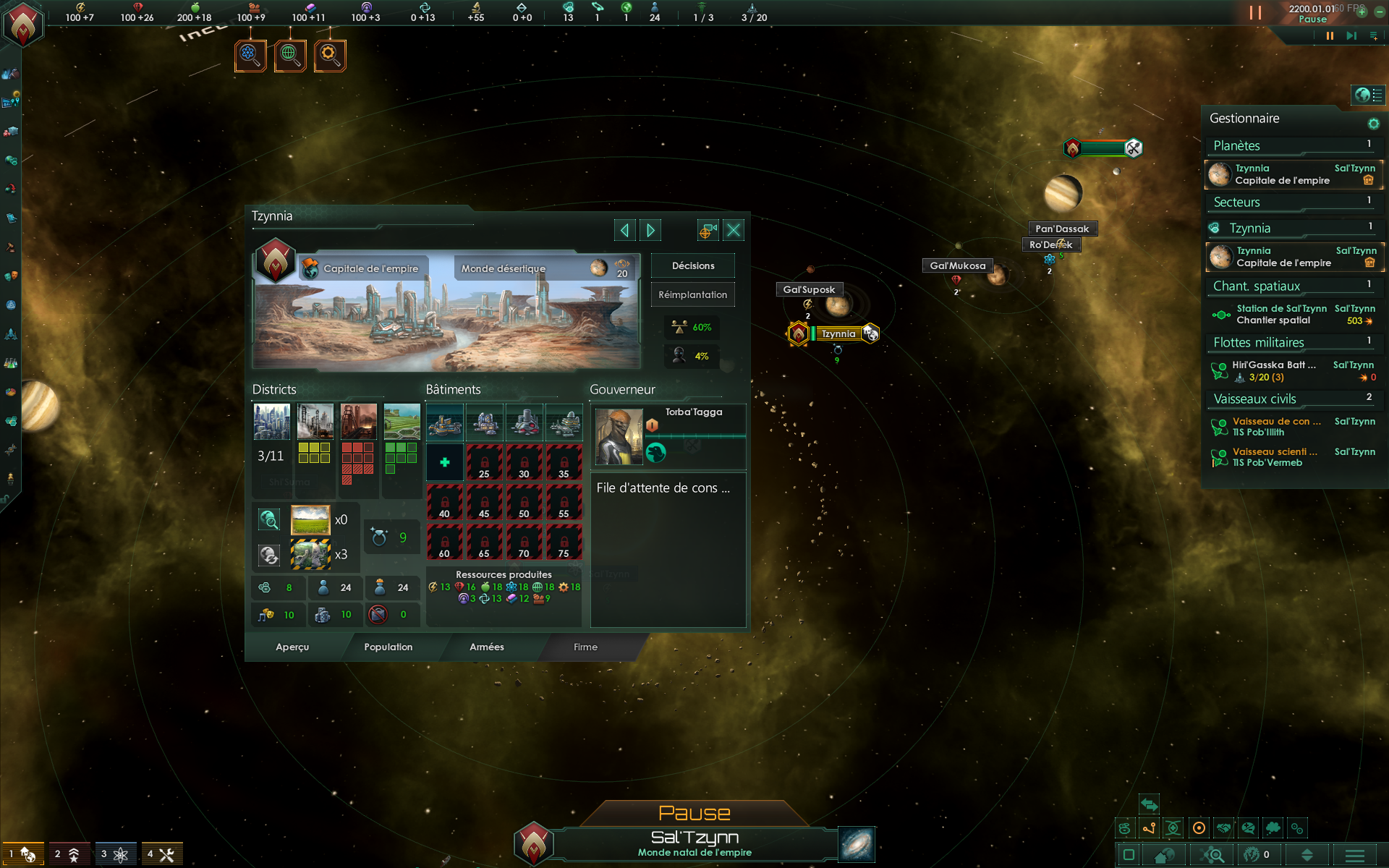Switch to the Armées tab
1389x868 pixels.
pos(486,647)
